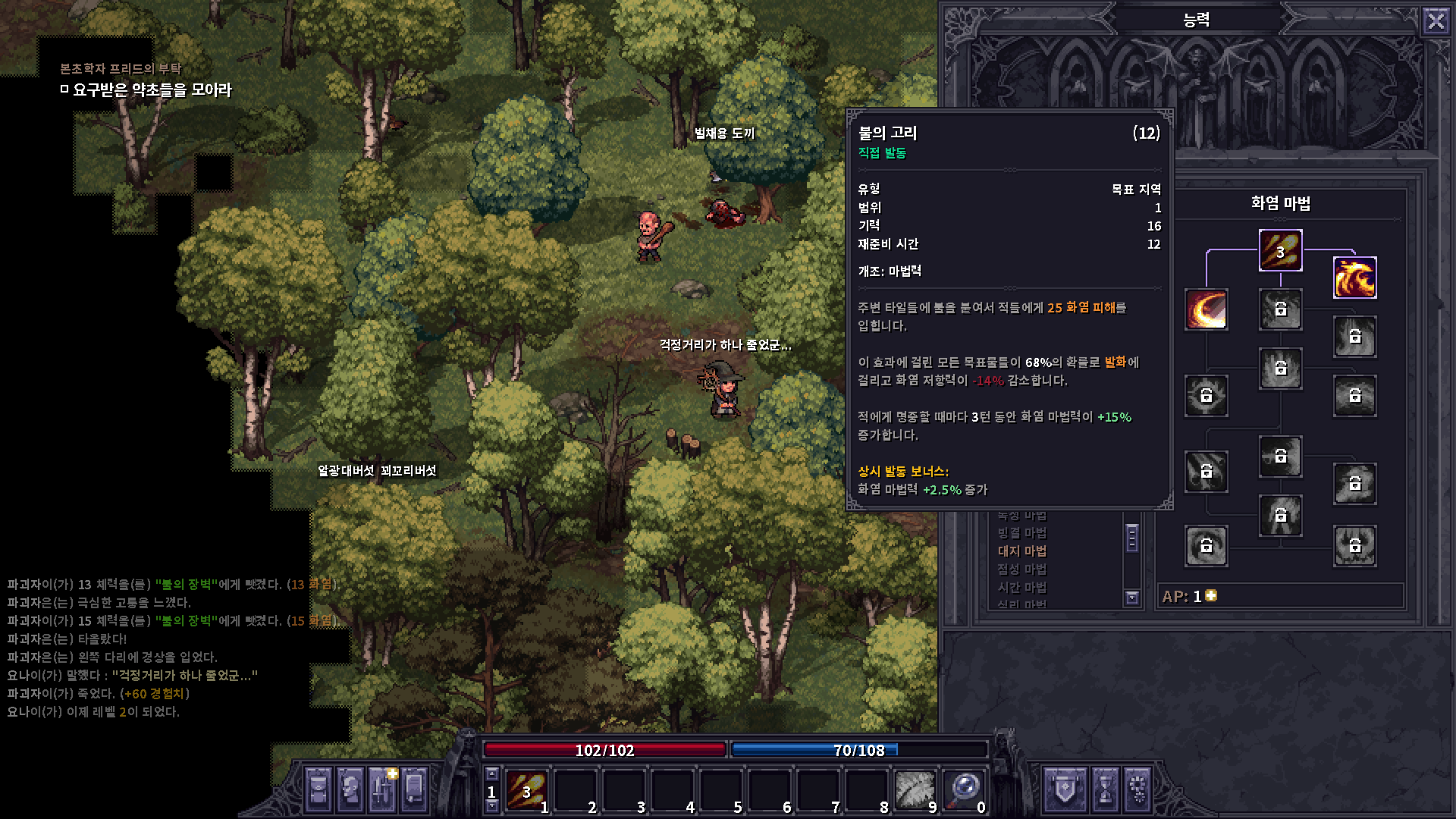Screen dimensions: 1456x819
Task: Click the hourglass wait button
Action: (x=1106, y=789)
